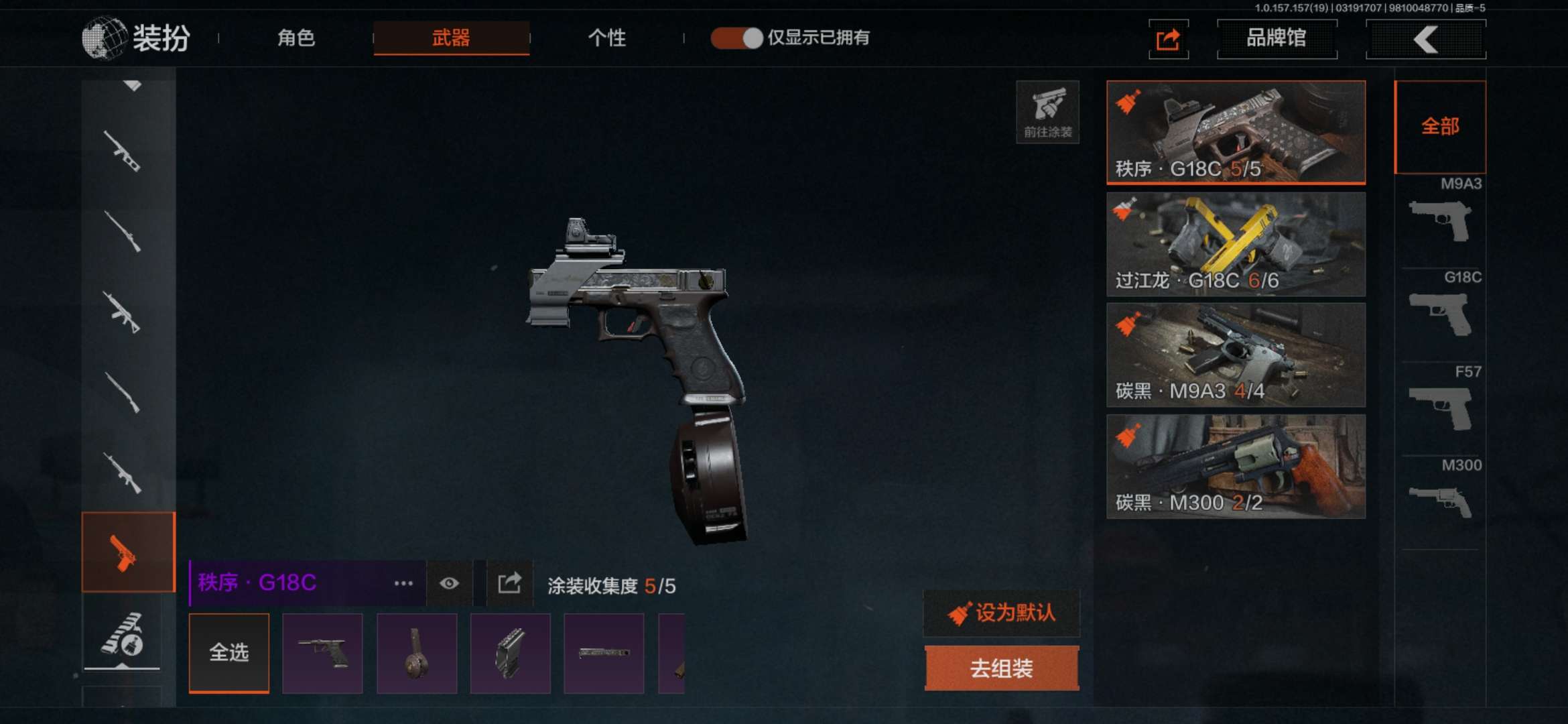Choose the 碳黑 · M9A3 skin
1568x724 pixels.
(x=1236, y=355)
